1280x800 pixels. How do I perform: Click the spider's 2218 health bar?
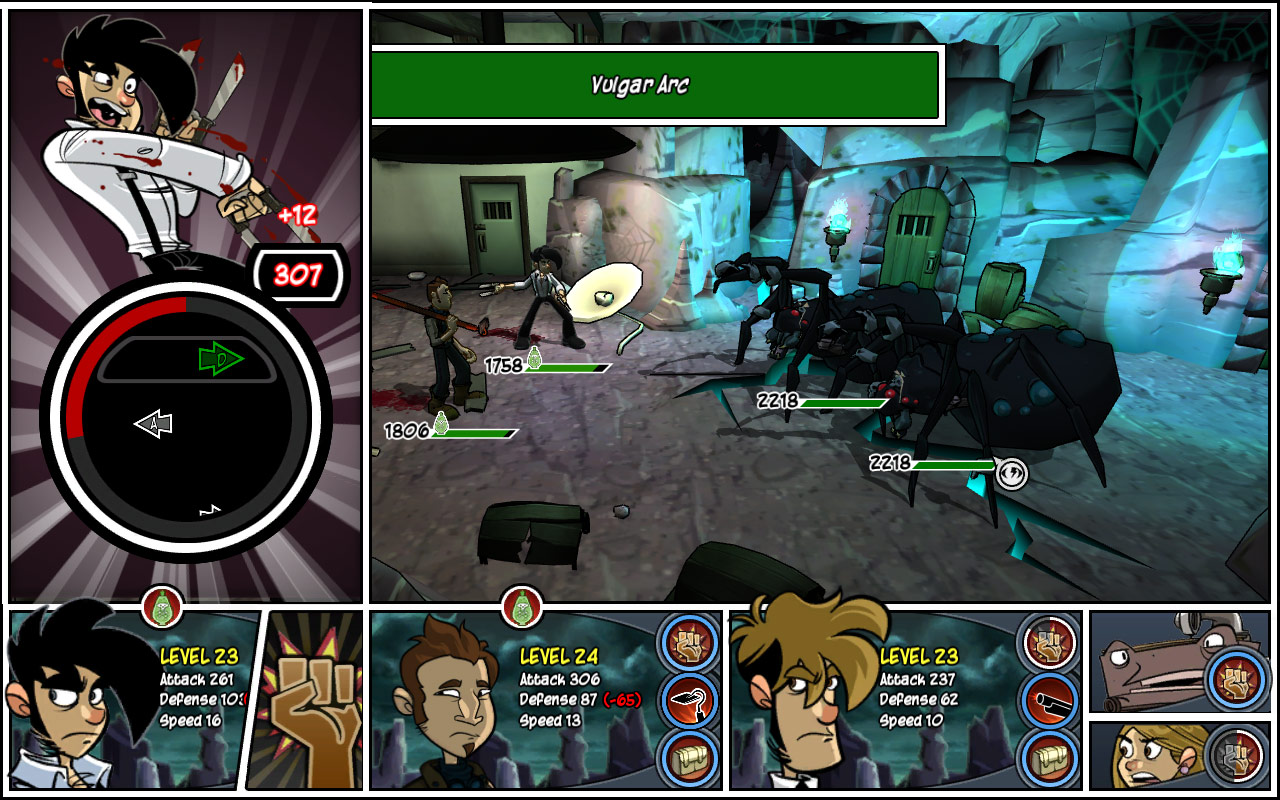[840, 401]
